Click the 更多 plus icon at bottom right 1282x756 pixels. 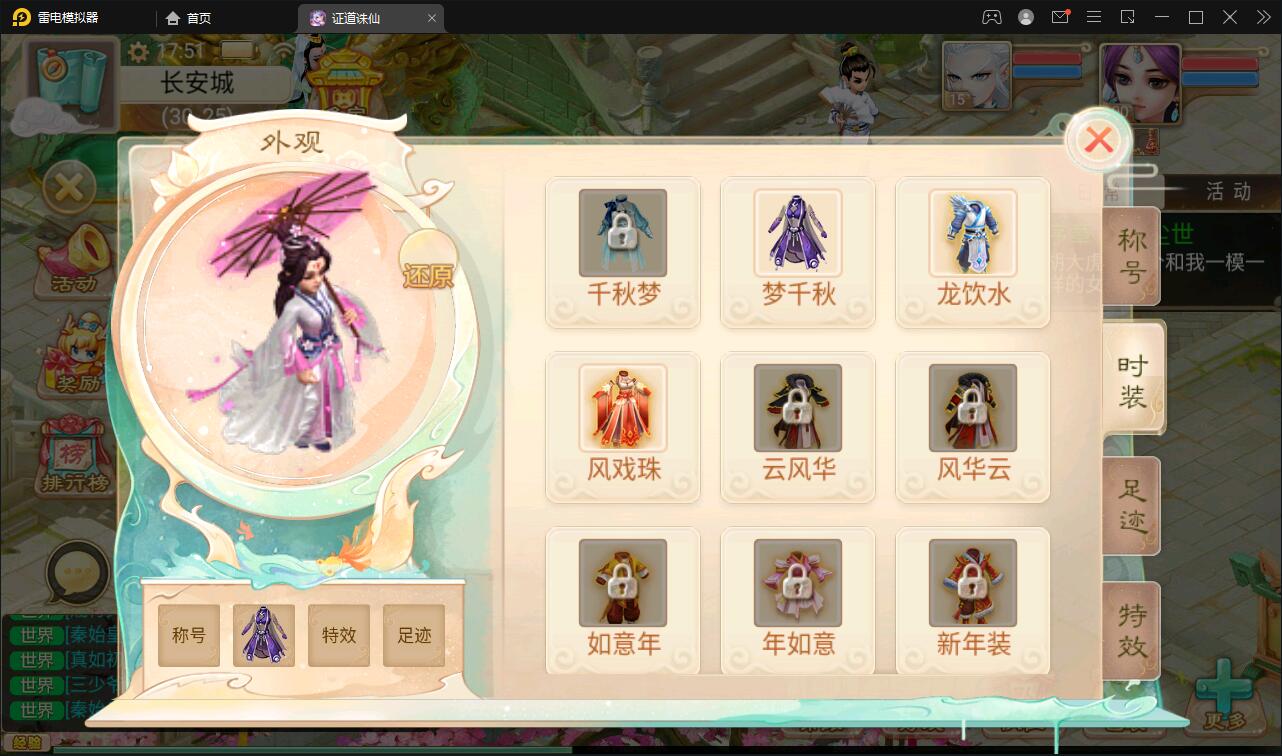coord(1227,687)
